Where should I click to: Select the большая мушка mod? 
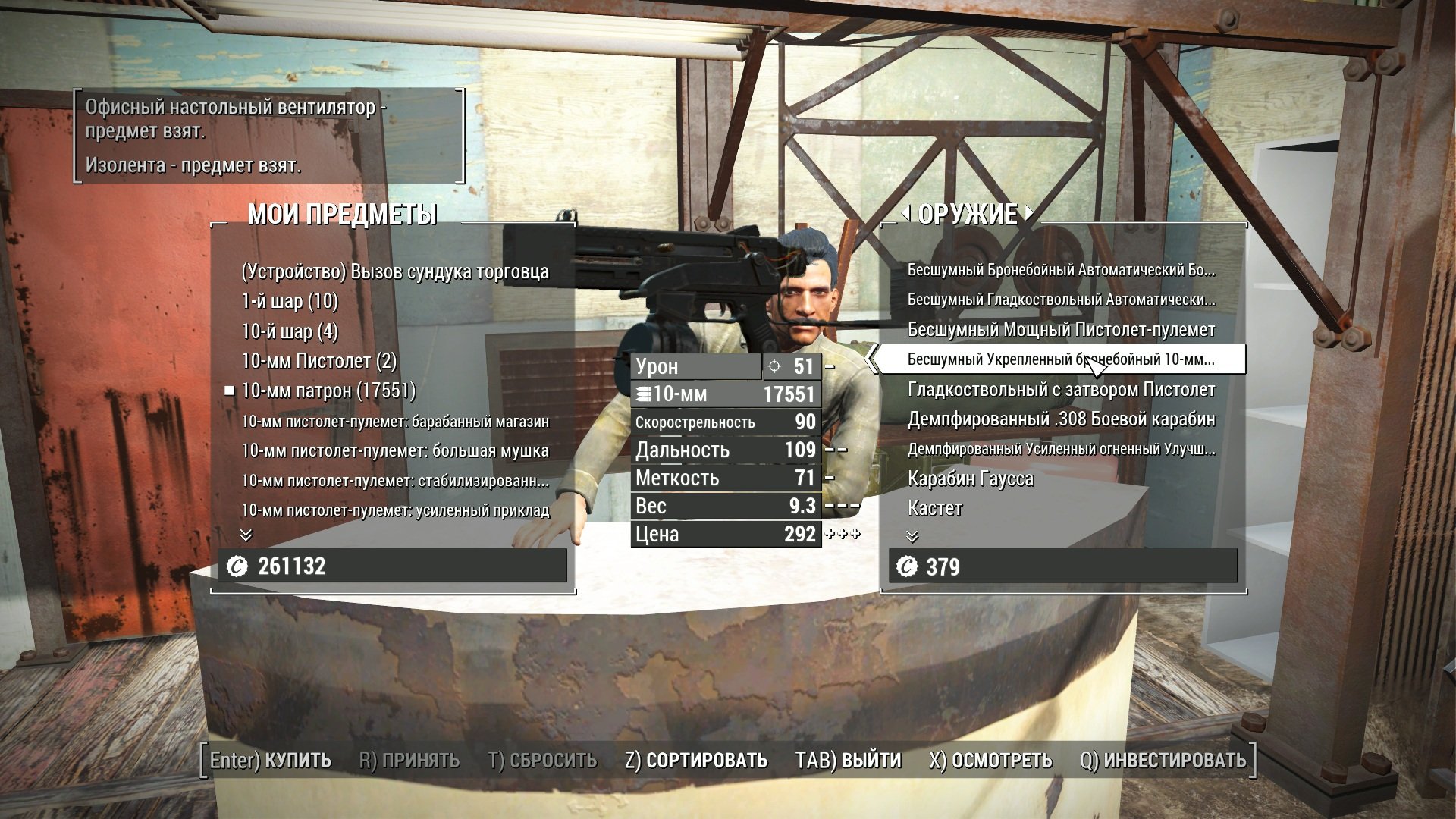(395, 450)
